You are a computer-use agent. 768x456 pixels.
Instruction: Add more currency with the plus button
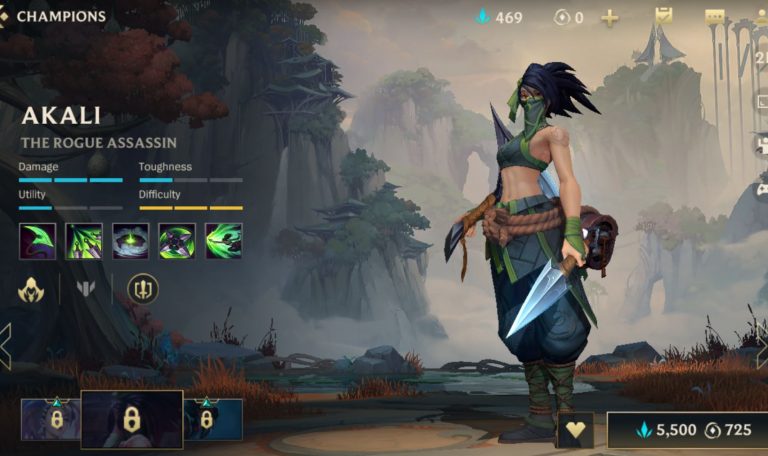[x=609, y=17]
